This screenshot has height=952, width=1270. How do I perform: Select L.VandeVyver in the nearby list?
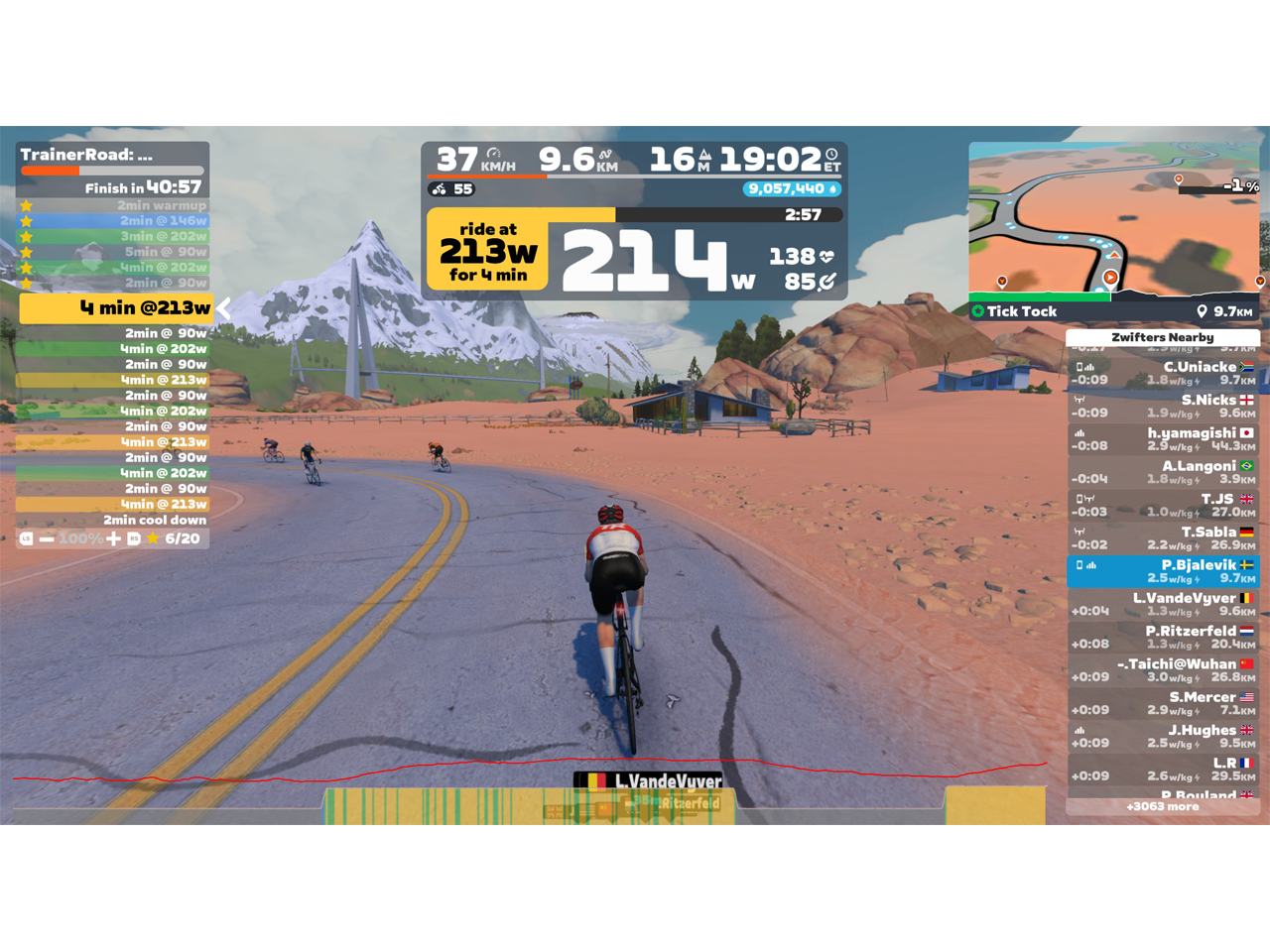(x=1163, y=604)
